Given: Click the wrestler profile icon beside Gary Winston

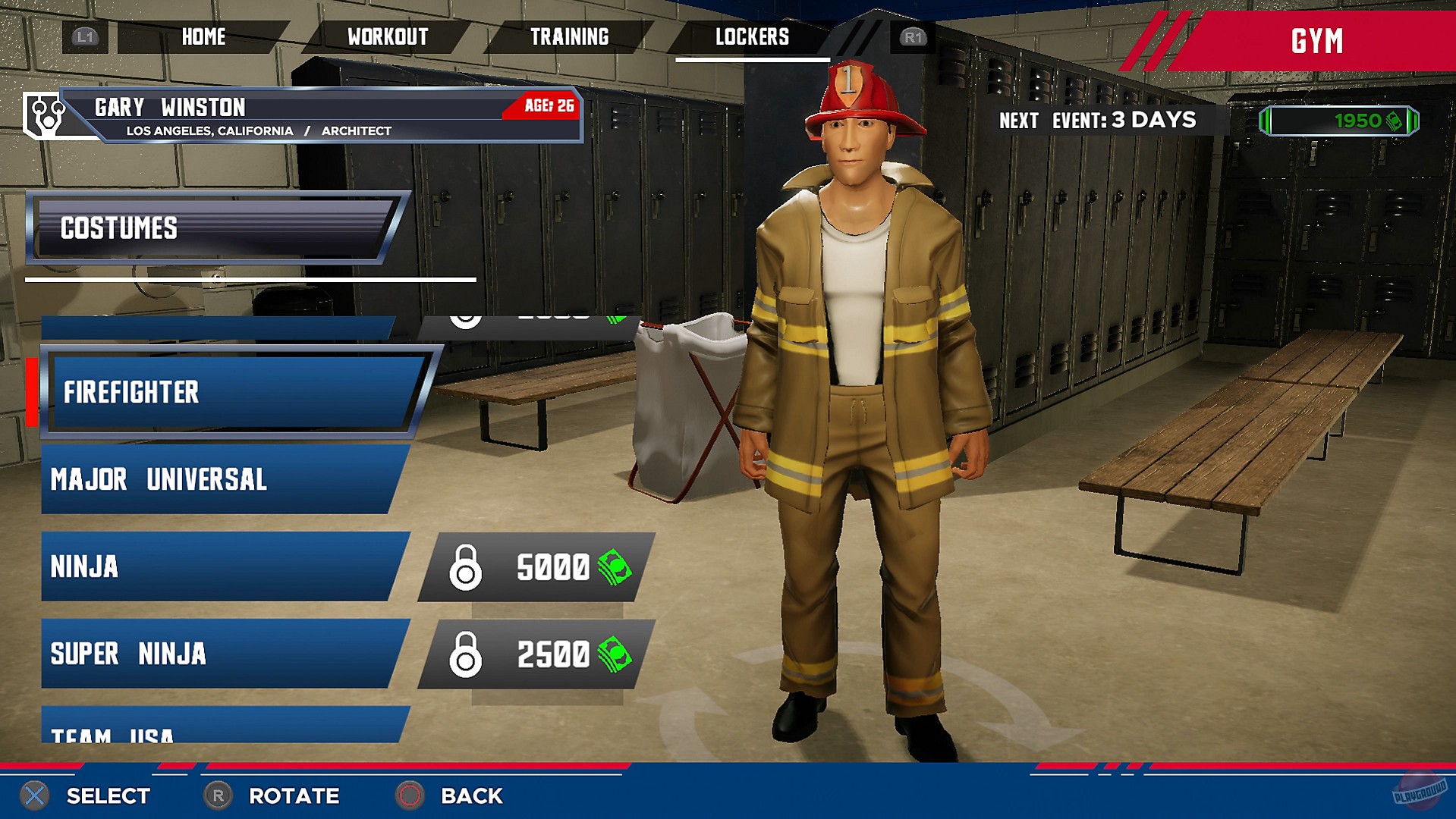Looking at the screenshot, I should 43,114.
